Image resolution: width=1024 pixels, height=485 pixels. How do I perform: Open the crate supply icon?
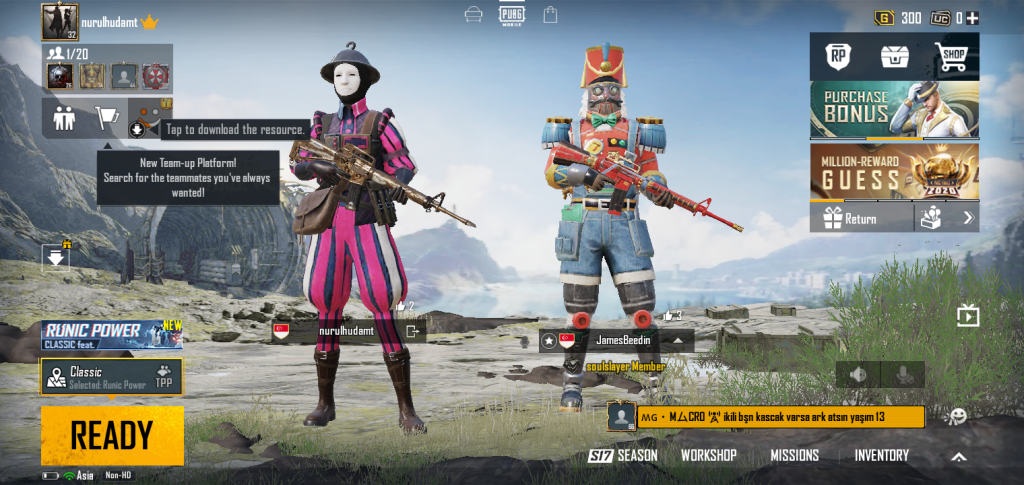click(893, 57)
